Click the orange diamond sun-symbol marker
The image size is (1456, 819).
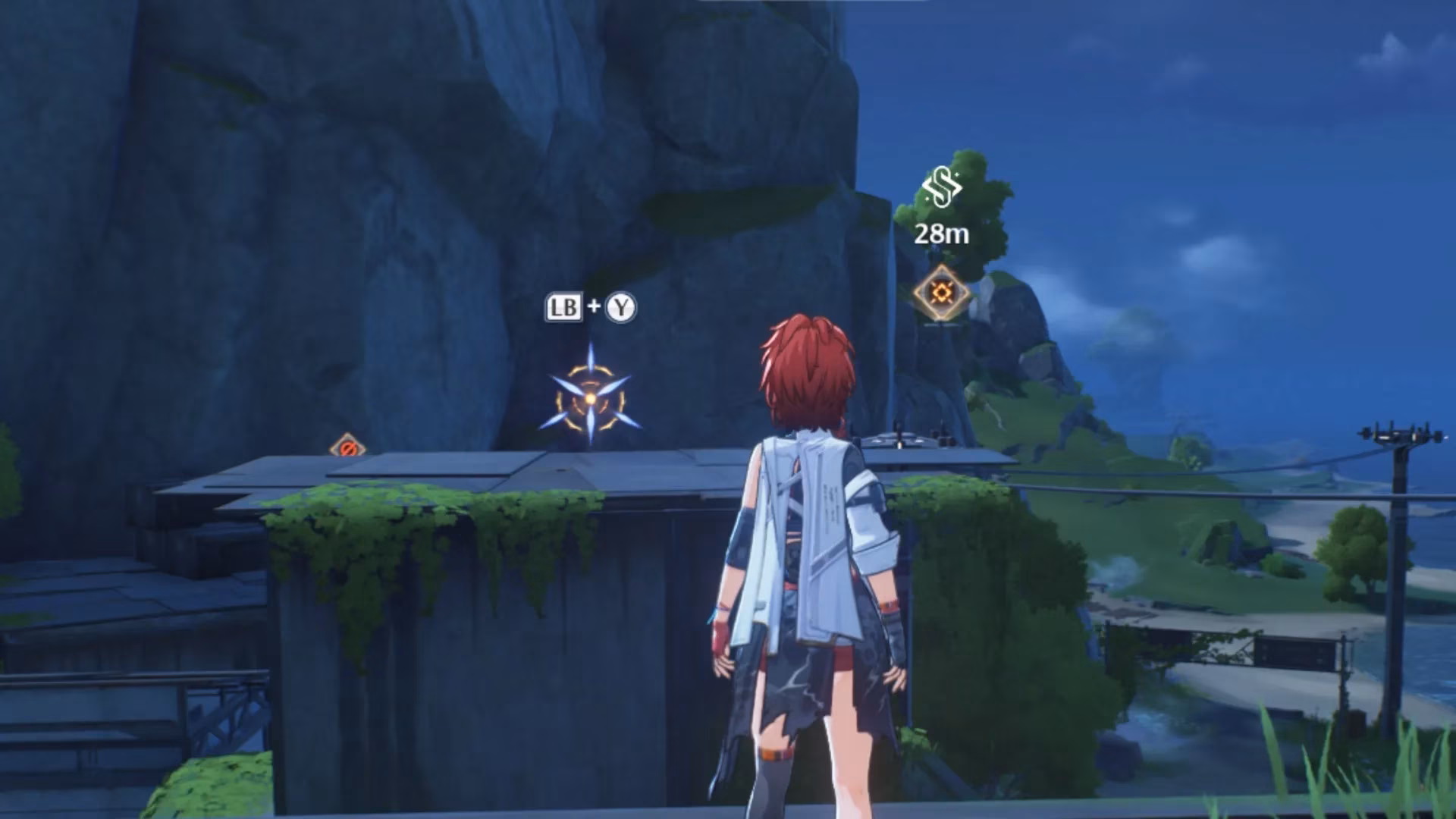(x=942, y=293)
